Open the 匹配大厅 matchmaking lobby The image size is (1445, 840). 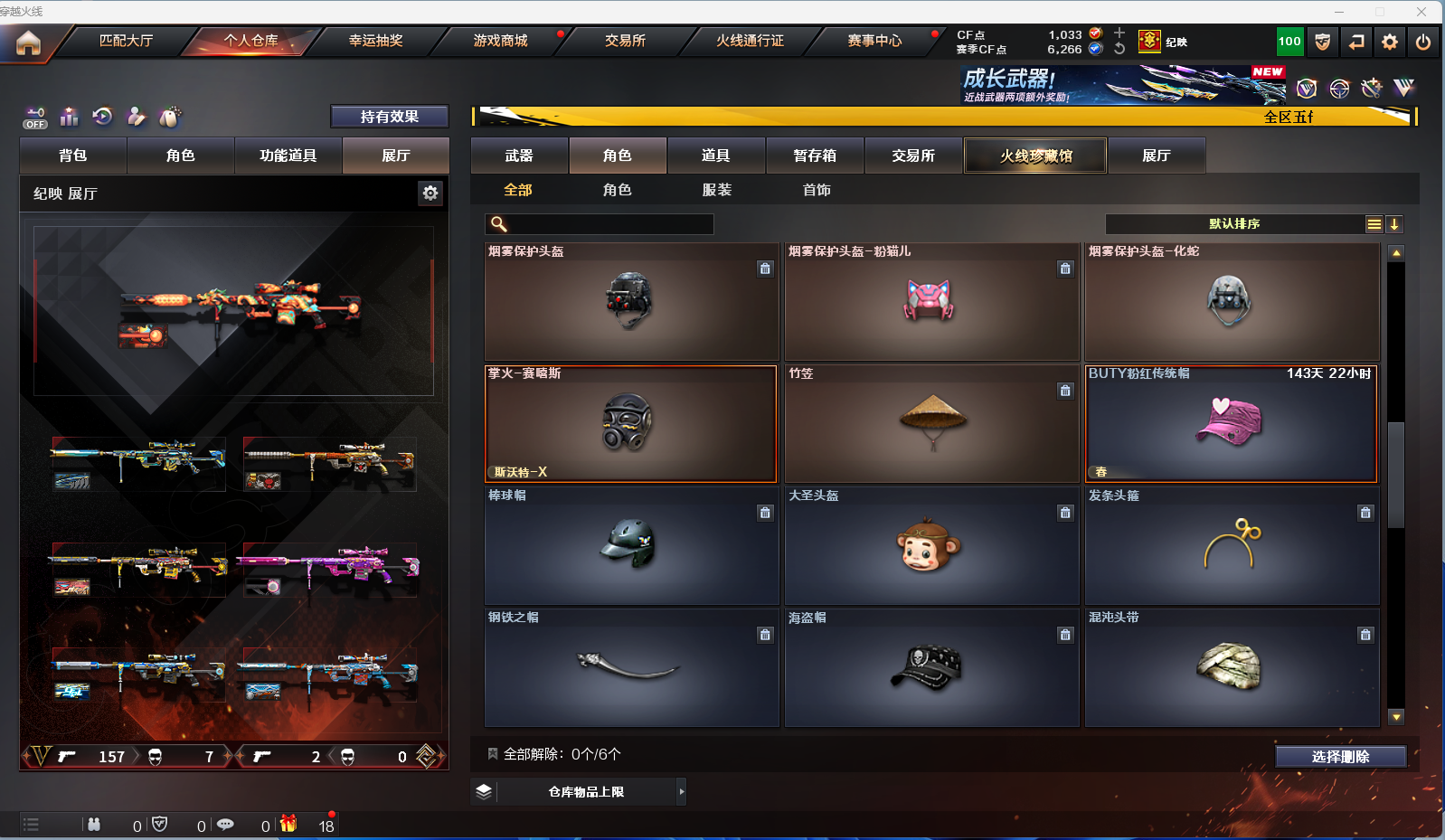click(x=126, y=41)
